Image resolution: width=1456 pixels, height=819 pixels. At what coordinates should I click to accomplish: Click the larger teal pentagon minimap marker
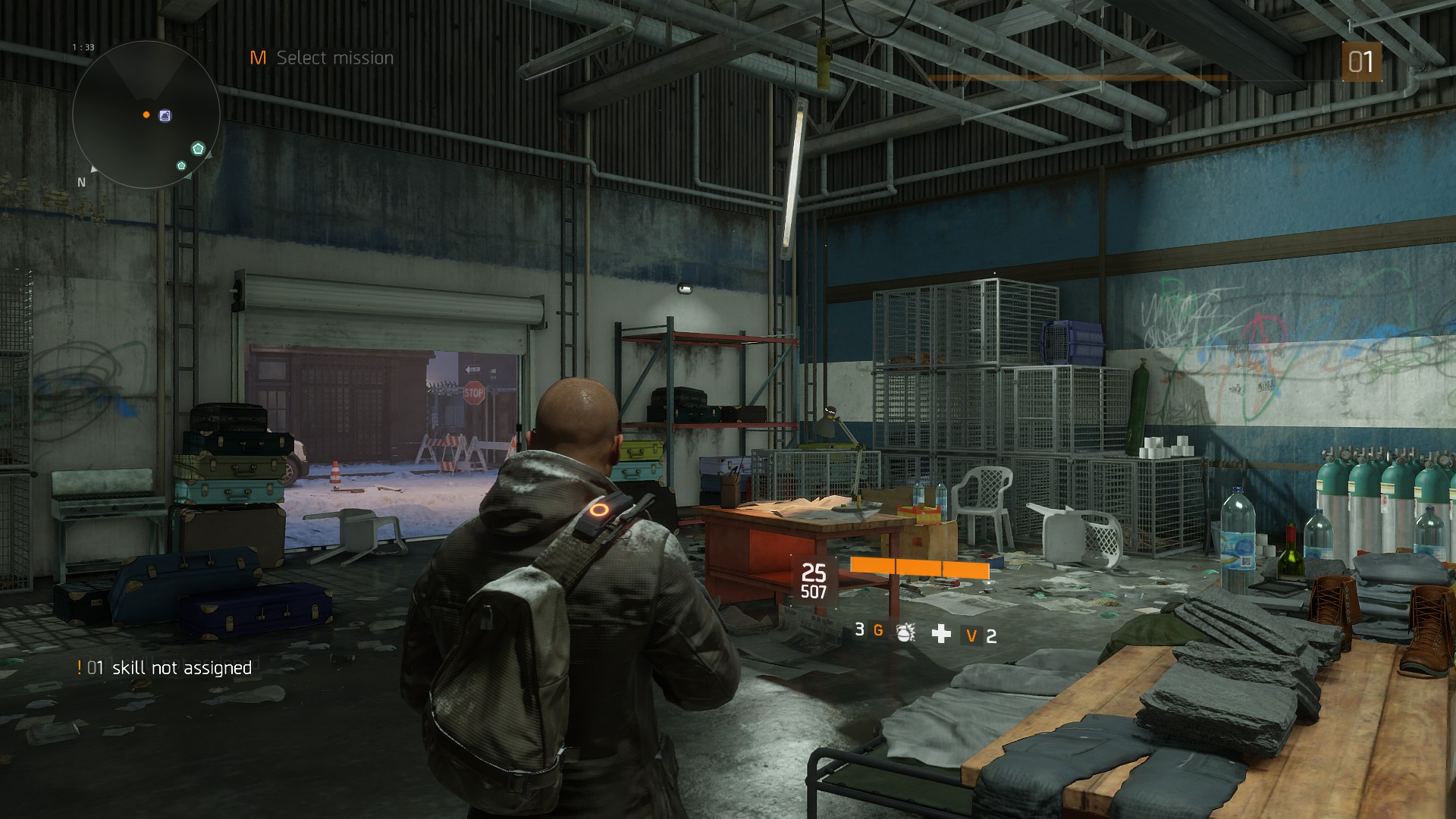[198, 149]
